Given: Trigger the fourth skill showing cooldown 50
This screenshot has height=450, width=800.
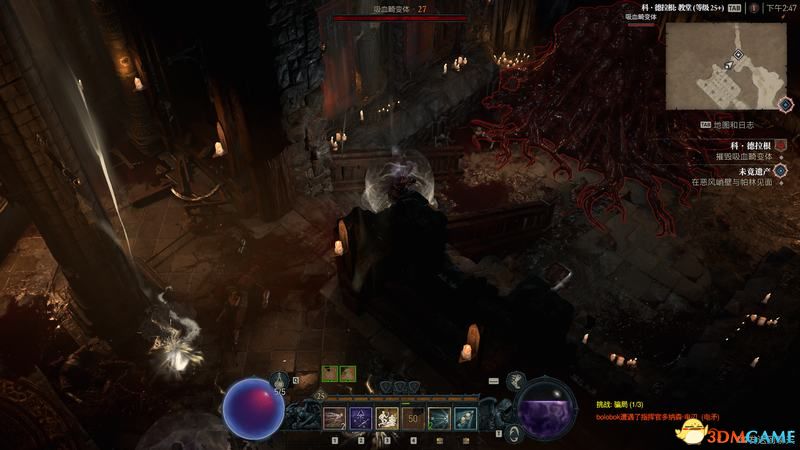Looking at the screenshot, I should (413, 418).
